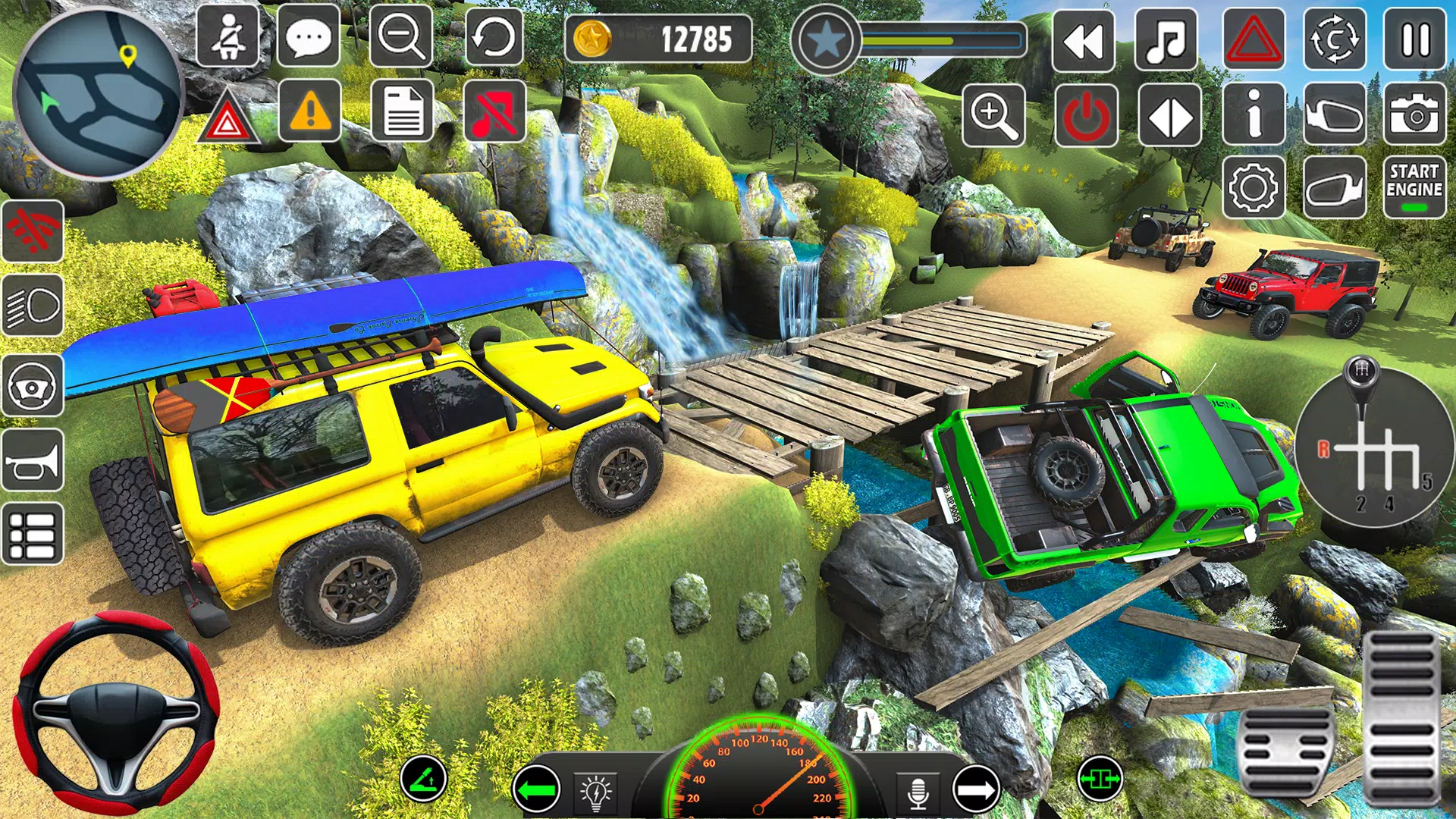Tap the yellow warning sign button
The image size is (1456, 819).
pyautogui.click(x=309, y=112)
